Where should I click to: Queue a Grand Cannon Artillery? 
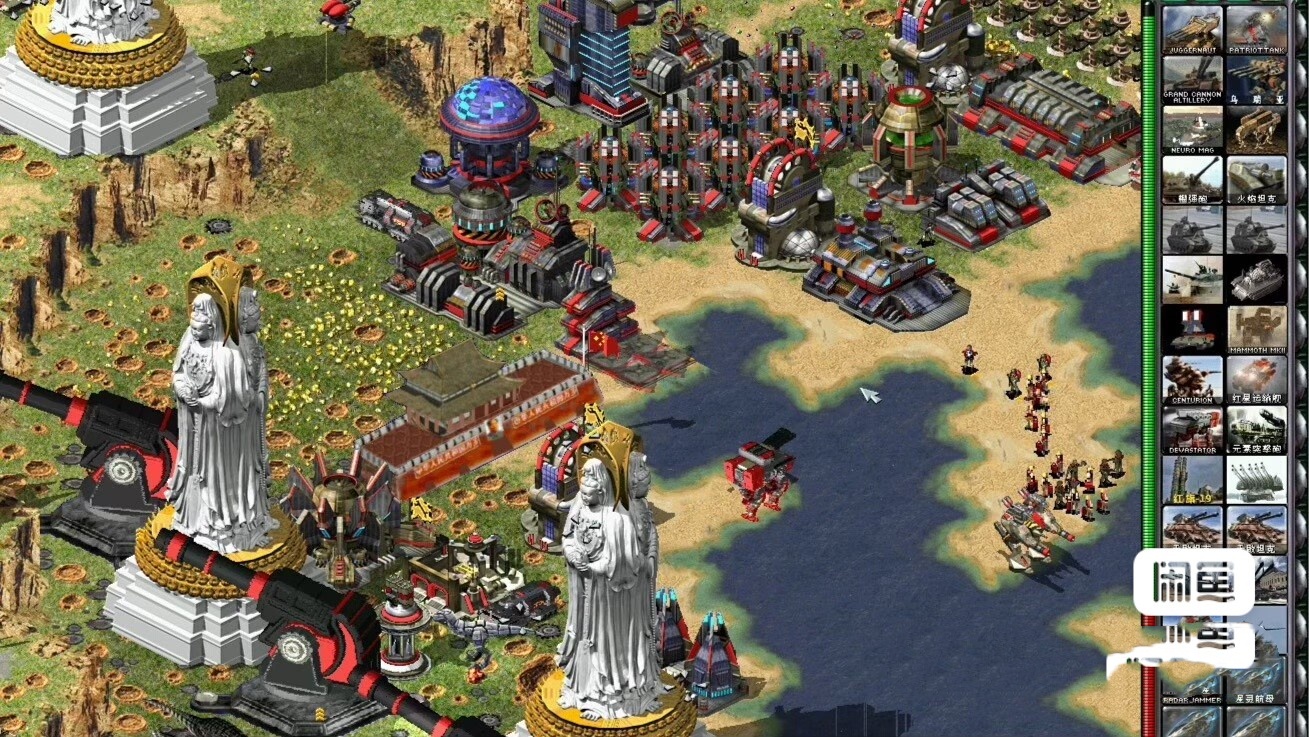(x=1192, y=78)
